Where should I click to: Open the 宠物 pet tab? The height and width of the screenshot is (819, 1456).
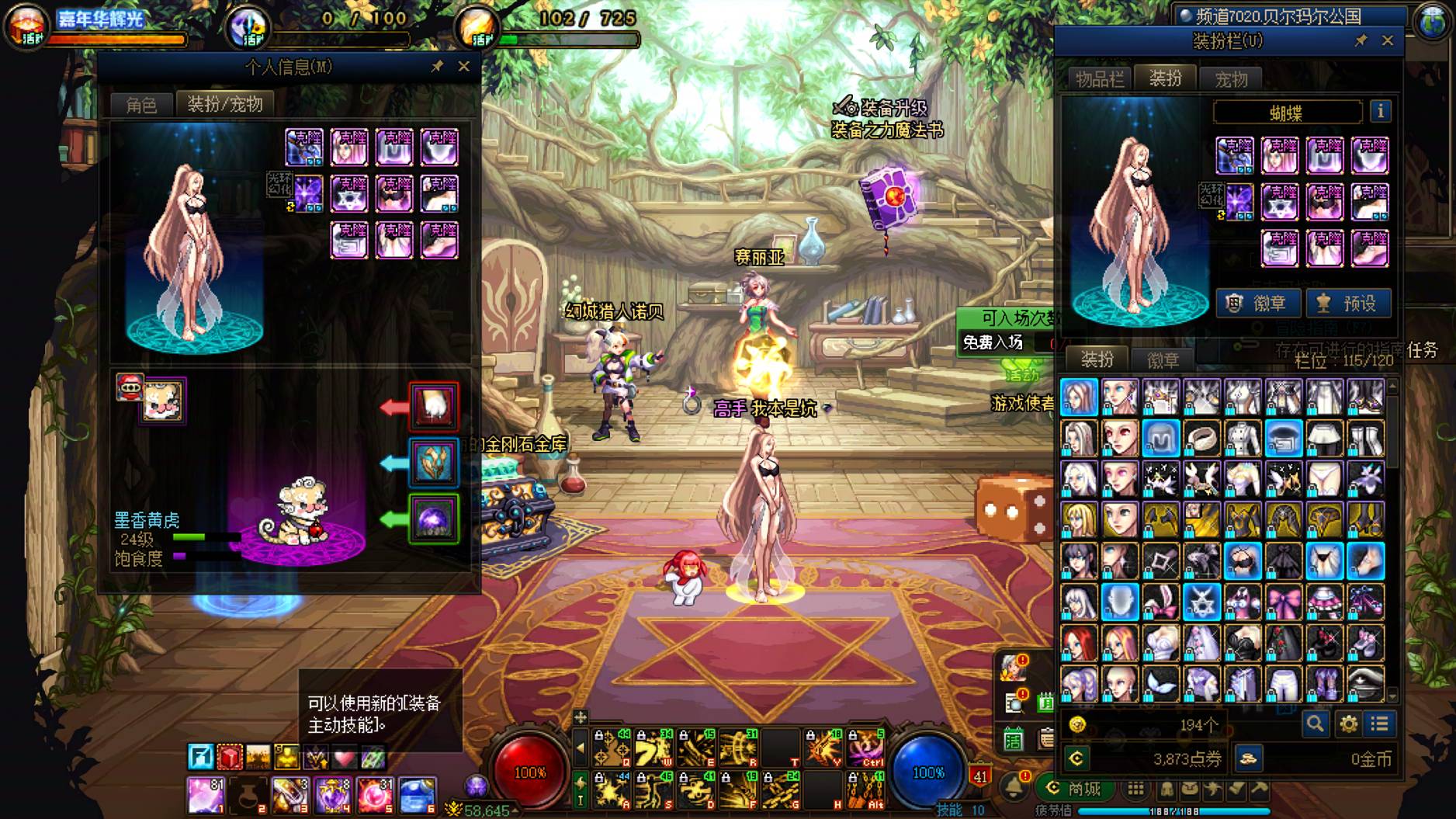[1231, 79]
